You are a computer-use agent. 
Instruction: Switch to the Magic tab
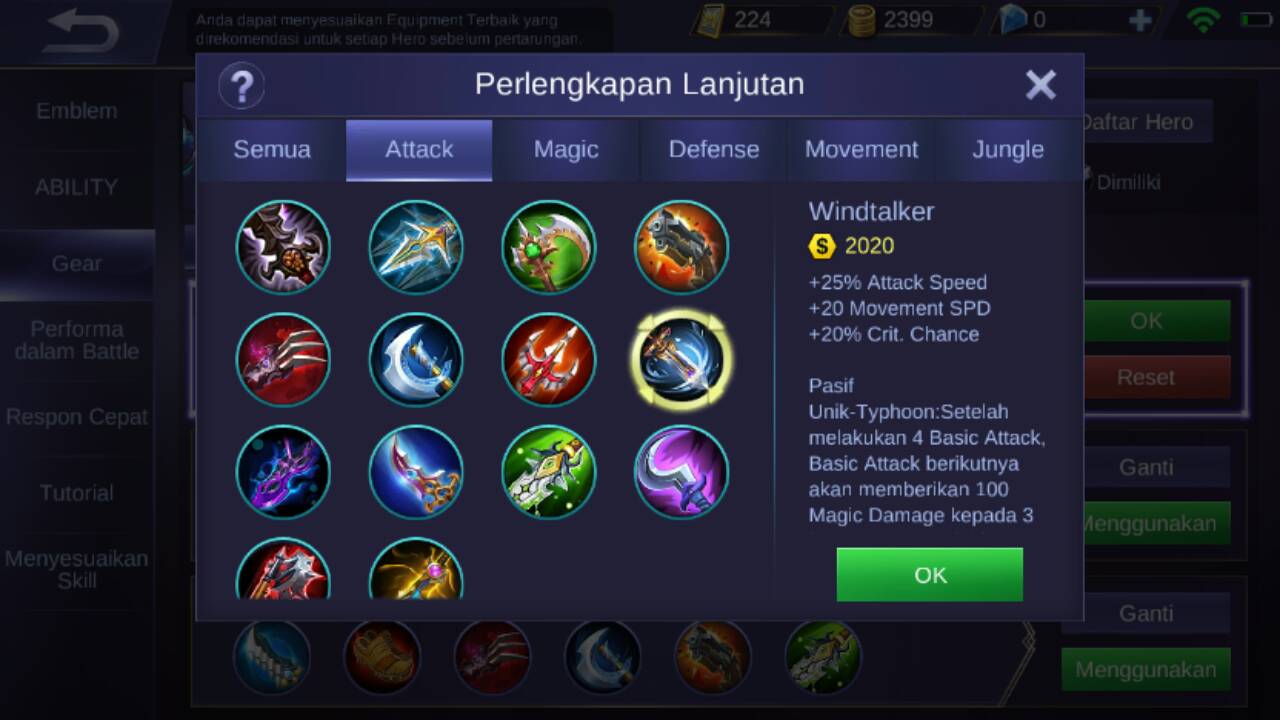click(x=566, y=150)
